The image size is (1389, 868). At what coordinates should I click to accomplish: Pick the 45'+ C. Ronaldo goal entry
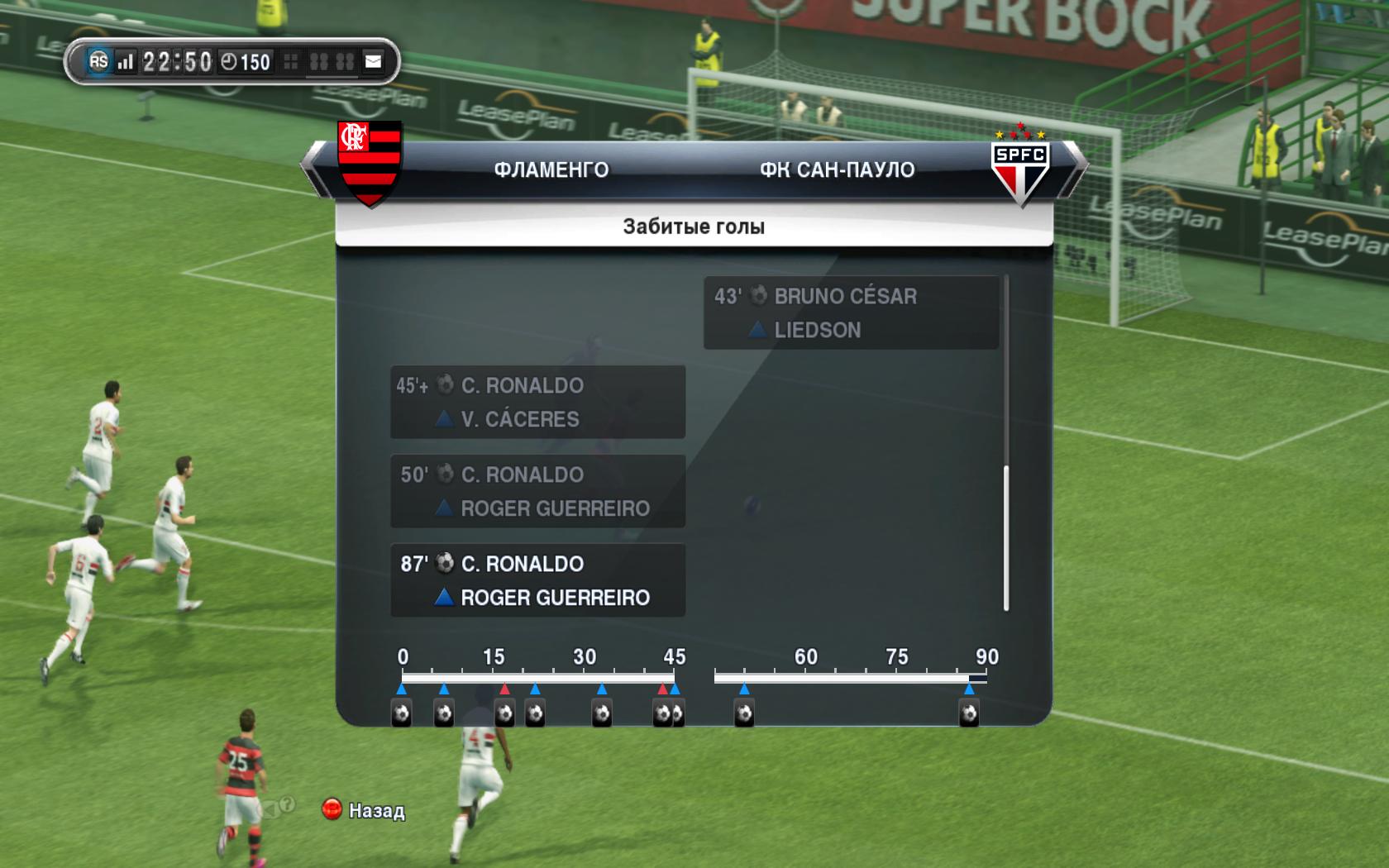(x=537, y=402)
